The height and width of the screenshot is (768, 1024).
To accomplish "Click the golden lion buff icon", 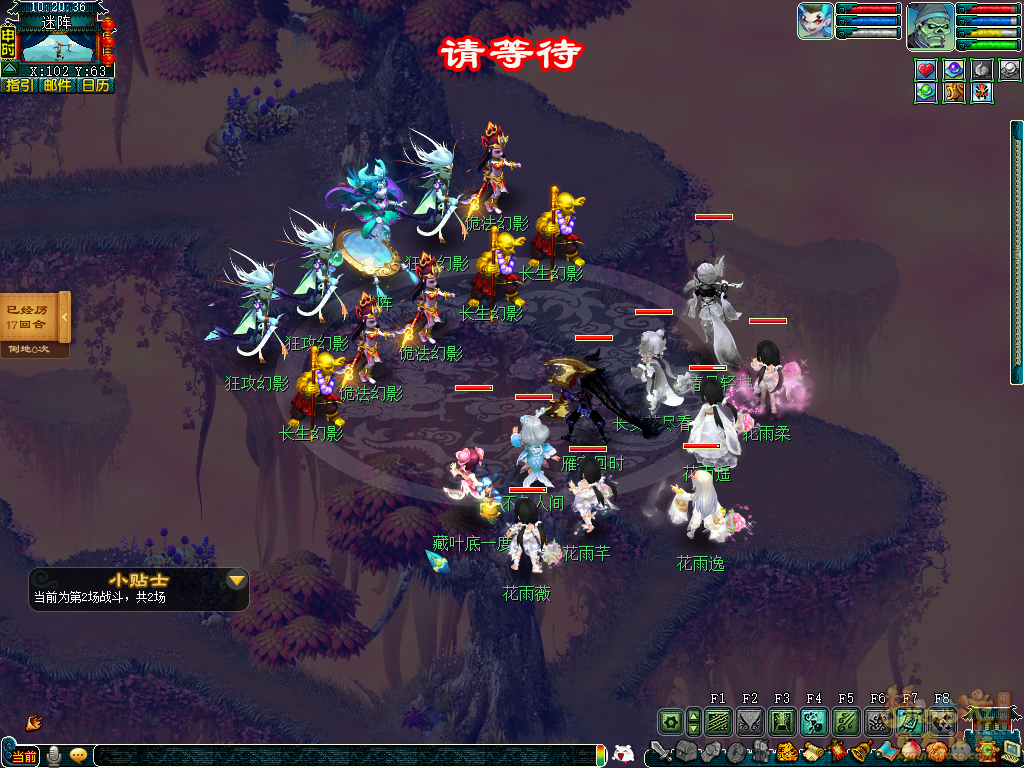I will (954, 92).
